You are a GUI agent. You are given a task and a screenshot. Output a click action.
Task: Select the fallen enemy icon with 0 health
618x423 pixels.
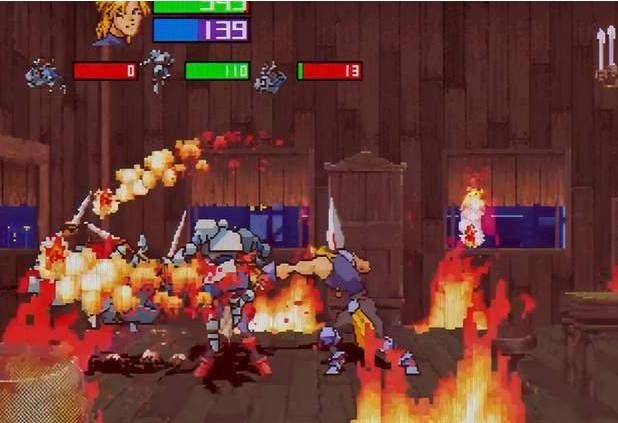(x=45, y=74)
